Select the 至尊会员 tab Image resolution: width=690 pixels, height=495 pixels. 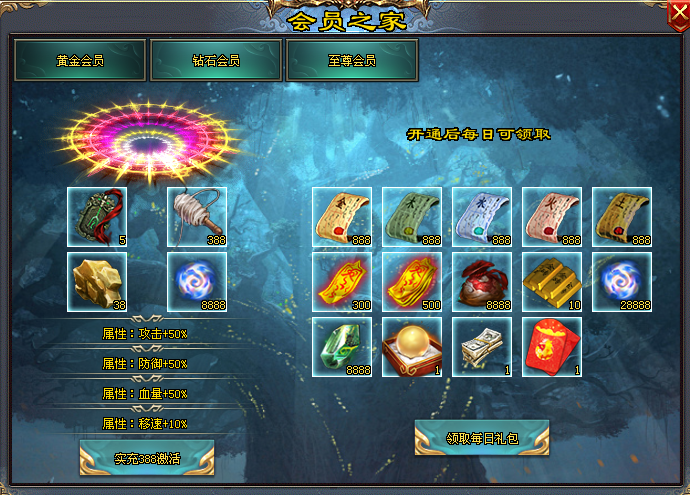tap(352, 60)
